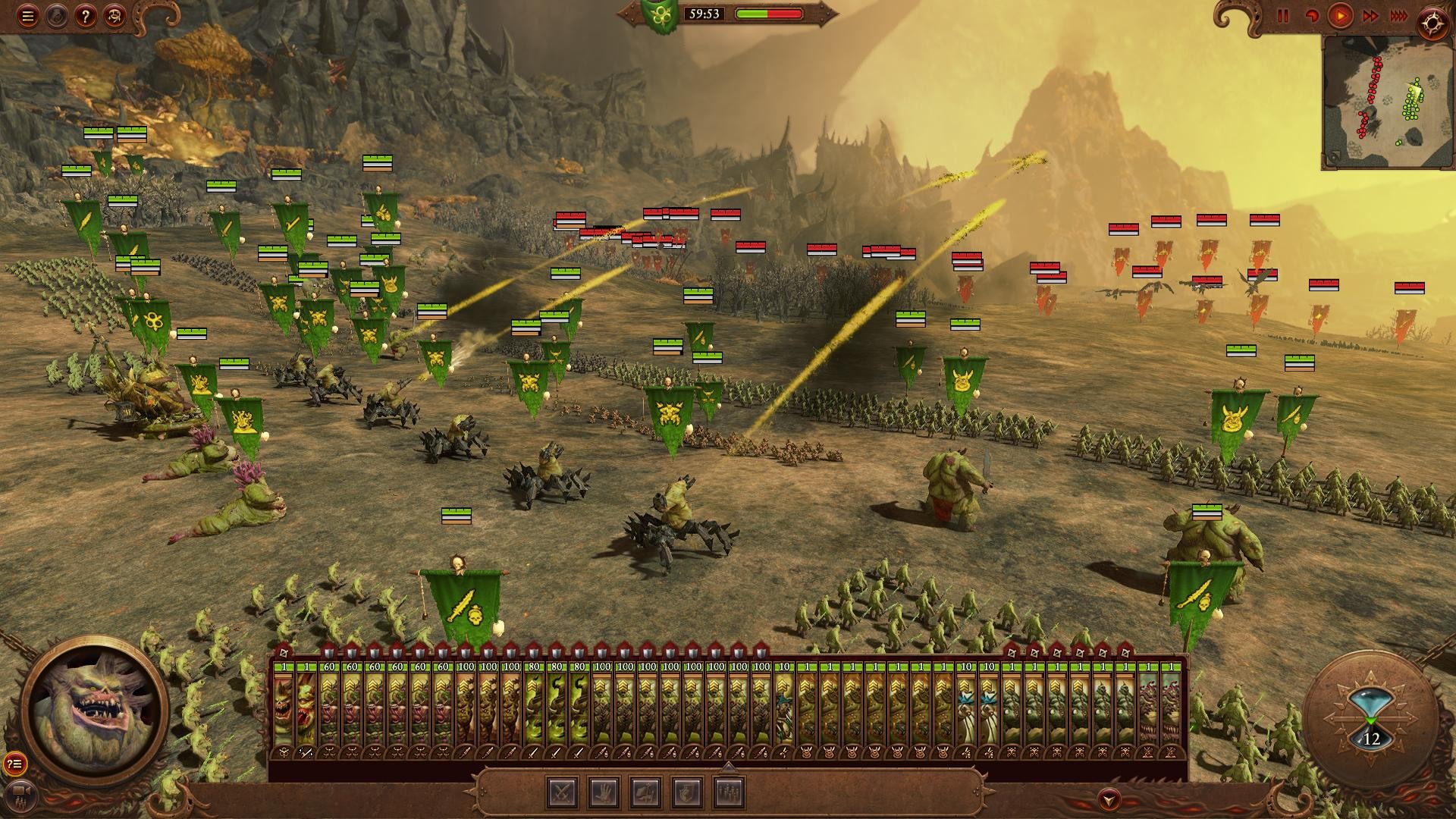Open the main menu hamburger button
This screenshot has height=819, width=1456.
(28, 17)
